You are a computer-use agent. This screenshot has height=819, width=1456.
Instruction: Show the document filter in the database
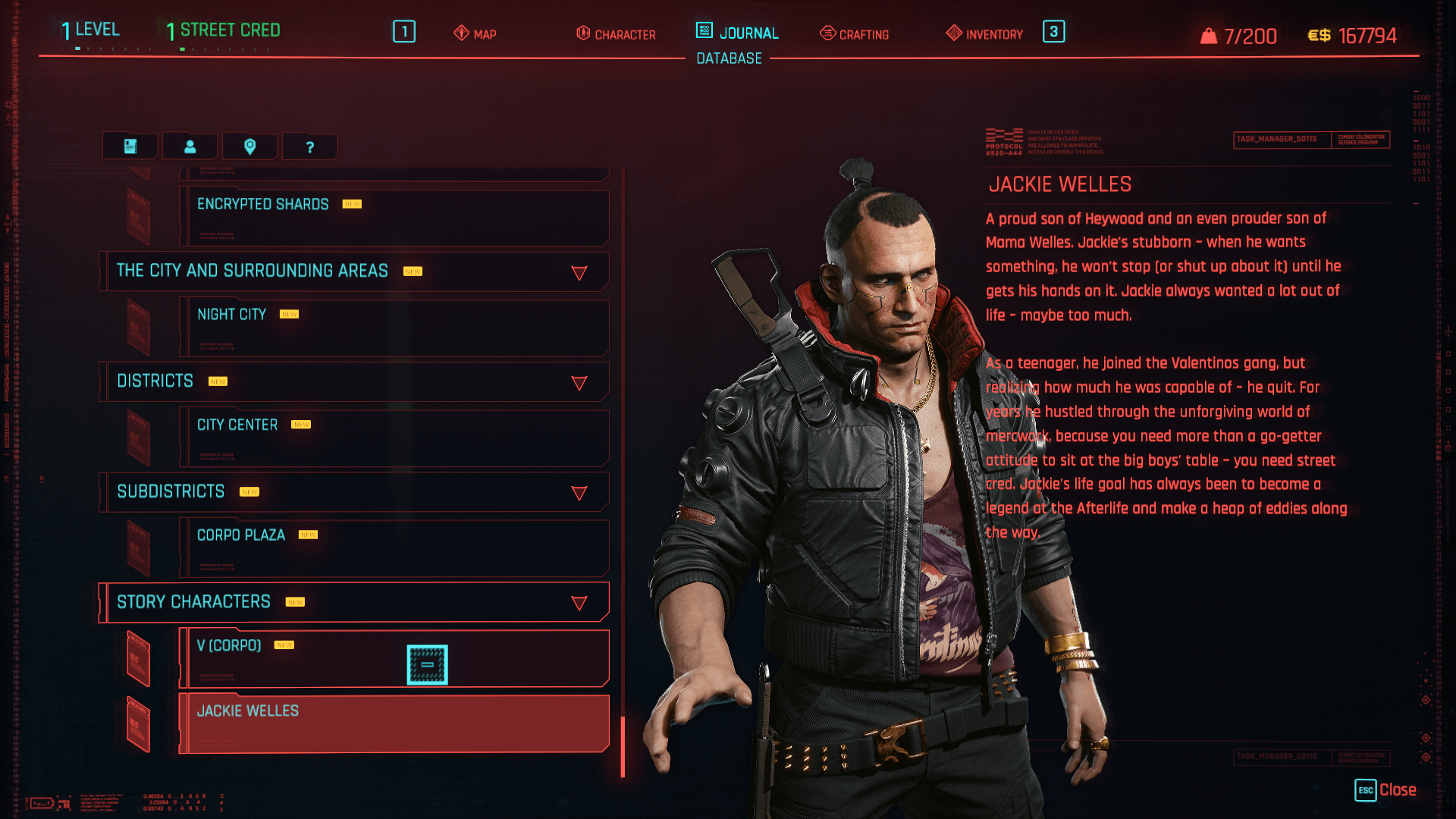click(x=130, y=146)
